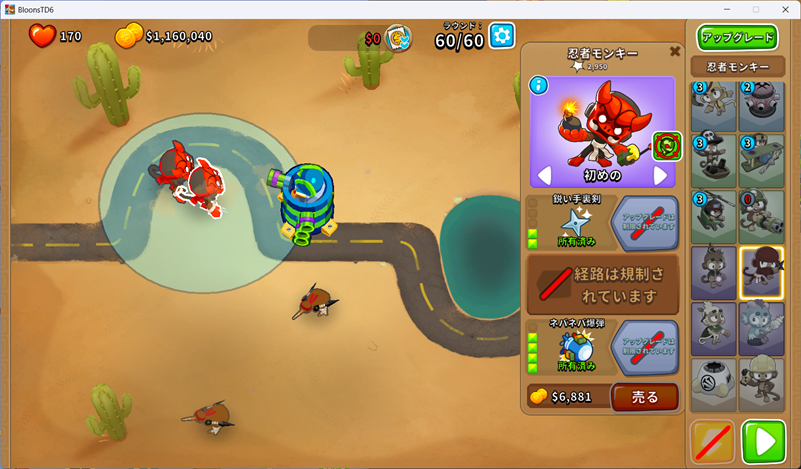Switch targeting to the next option

660,176
